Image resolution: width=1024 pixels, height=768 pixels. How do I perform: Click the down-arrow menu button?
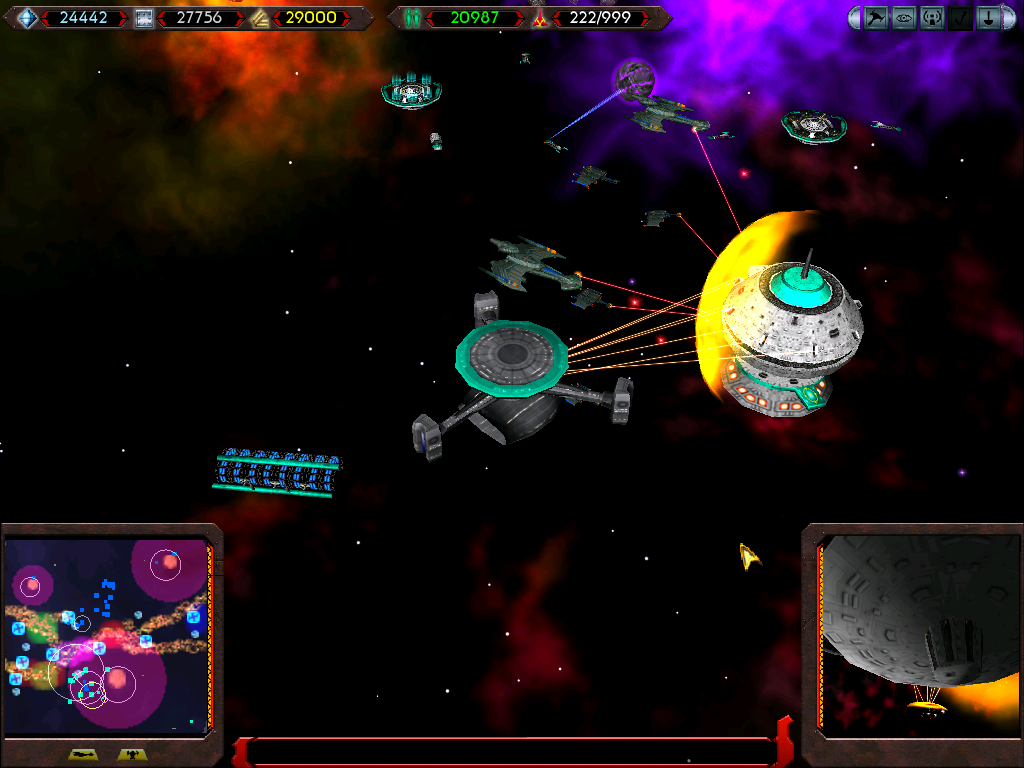[988, 18]
